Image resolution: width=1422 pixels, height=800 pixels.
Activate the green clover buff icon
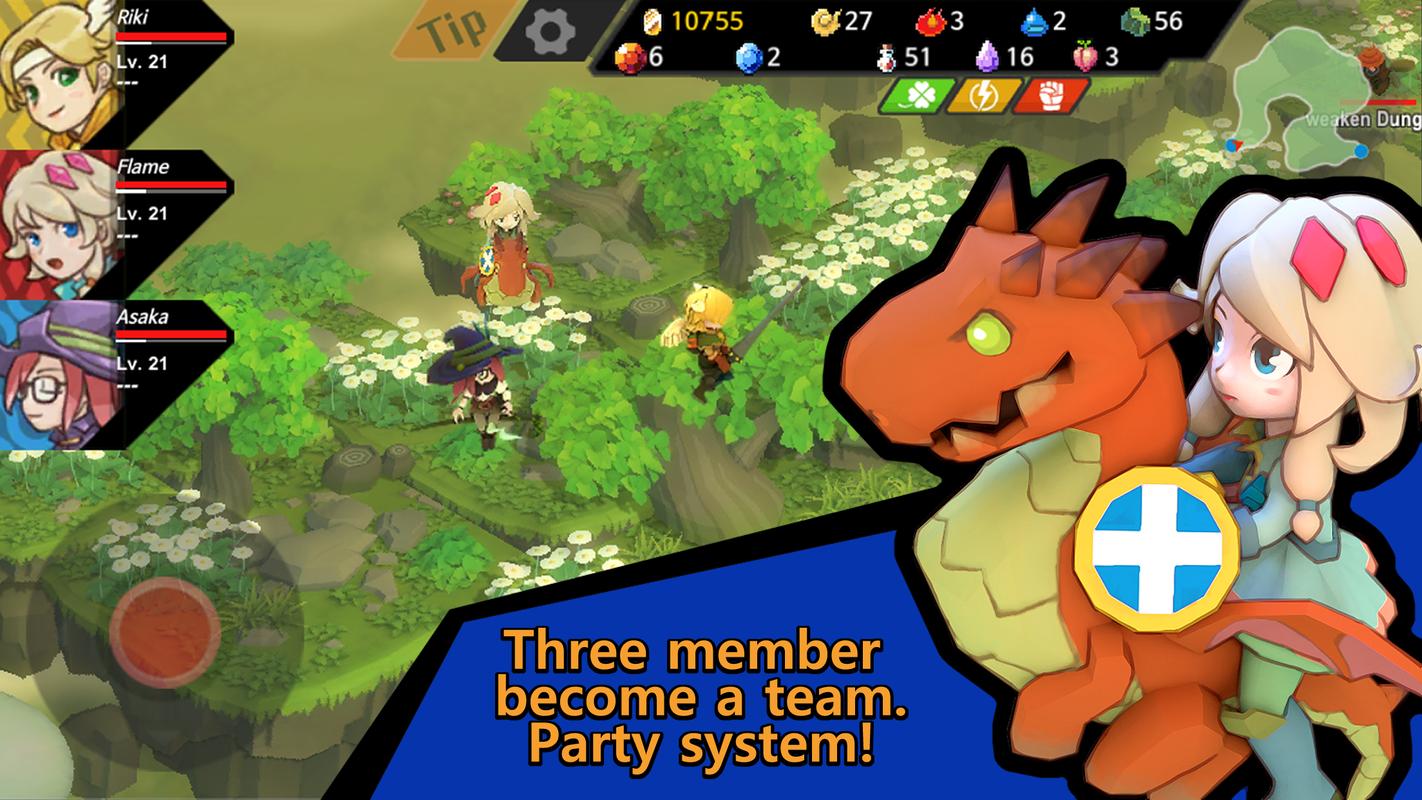click(914, 95)
